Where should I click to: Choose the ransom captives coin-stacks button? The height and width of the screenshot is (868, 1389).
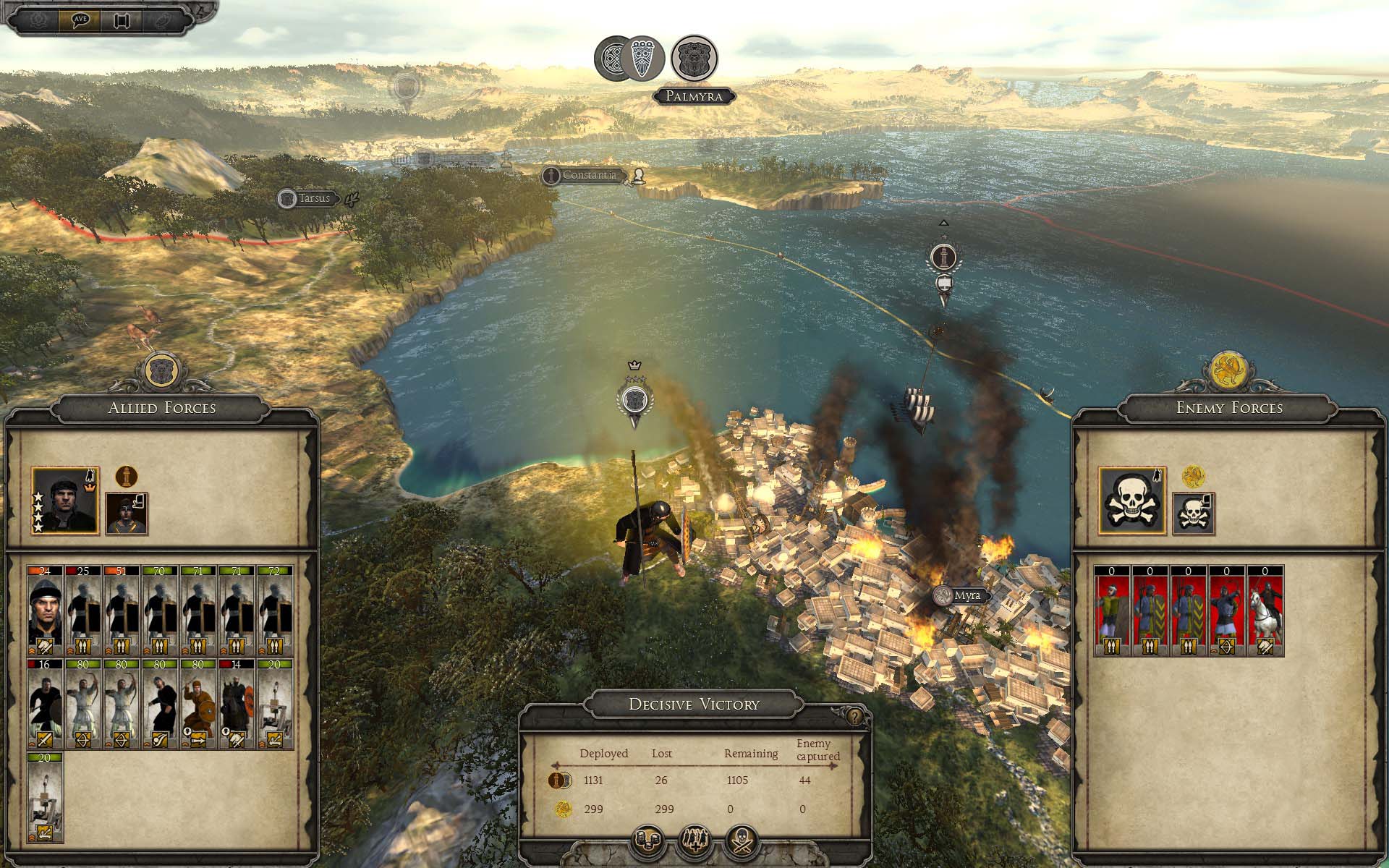click(x=647, y=841)
